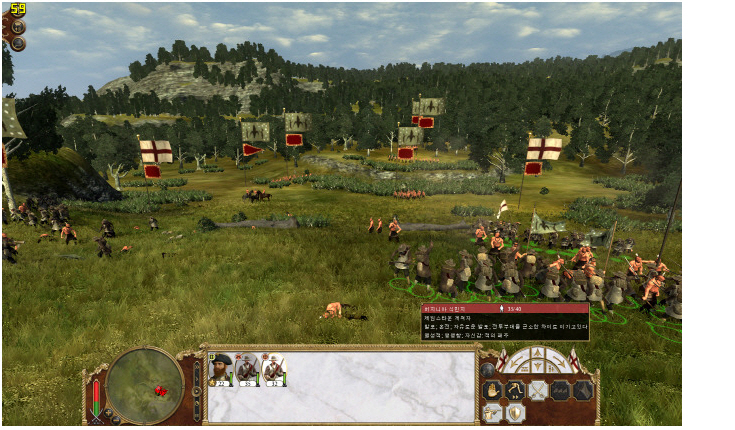This screenshot has height=430, width=735.
Task: Click the move forward arrow button
Action: pyautogui.click(x=537, y=353)
